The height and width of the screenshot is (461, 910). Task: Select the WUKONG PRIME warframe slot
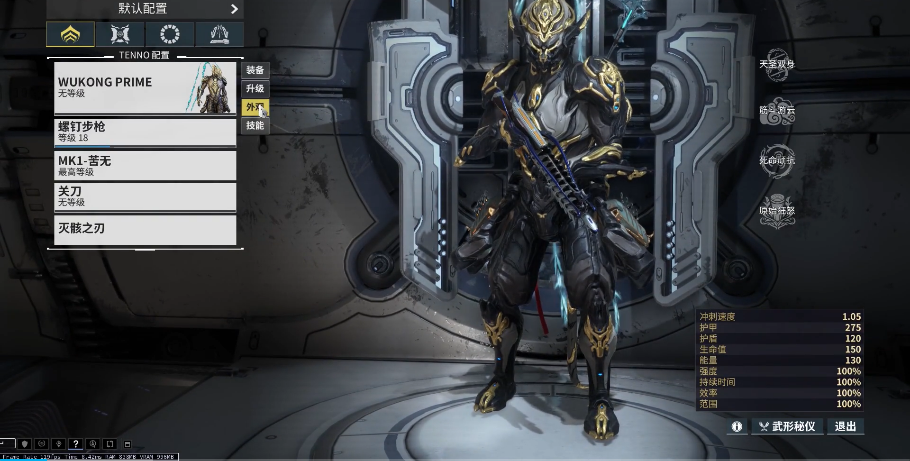(x=145, y=88)
